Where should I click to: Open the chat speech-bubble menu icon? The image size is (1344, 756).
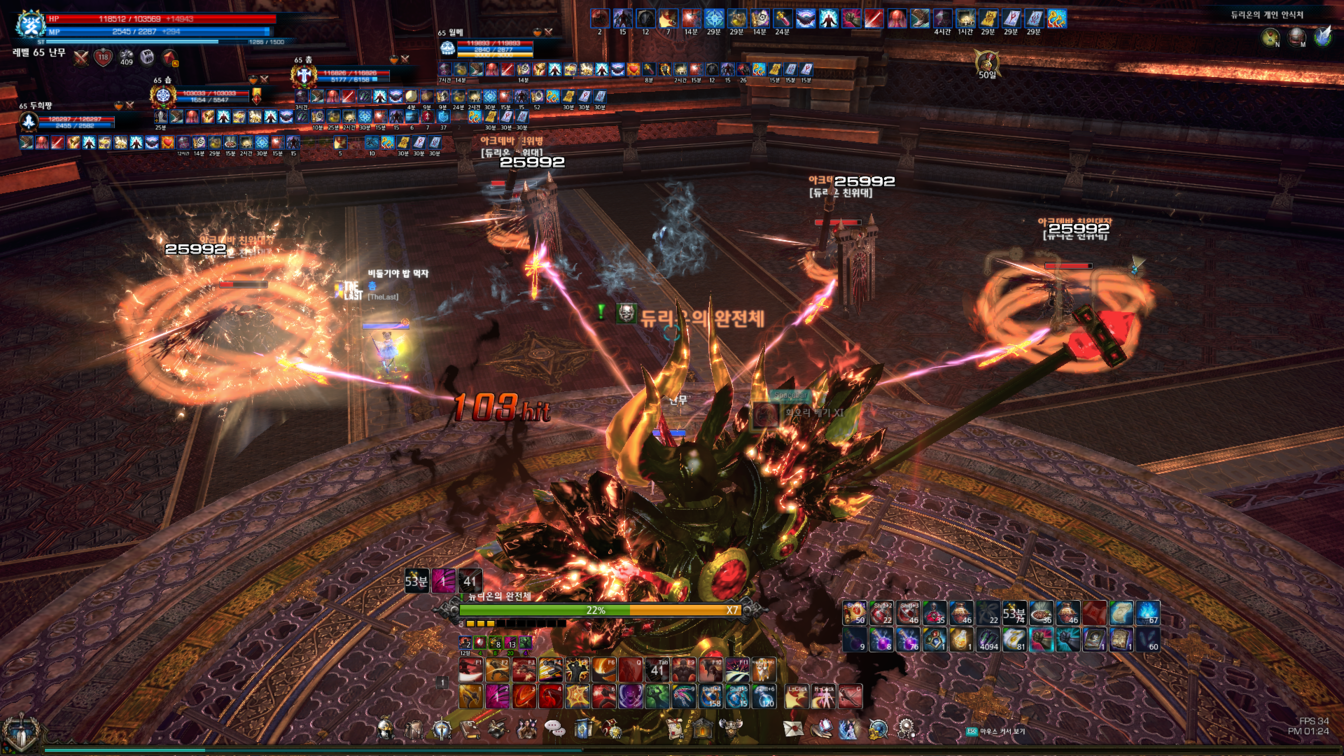point(555,730)
